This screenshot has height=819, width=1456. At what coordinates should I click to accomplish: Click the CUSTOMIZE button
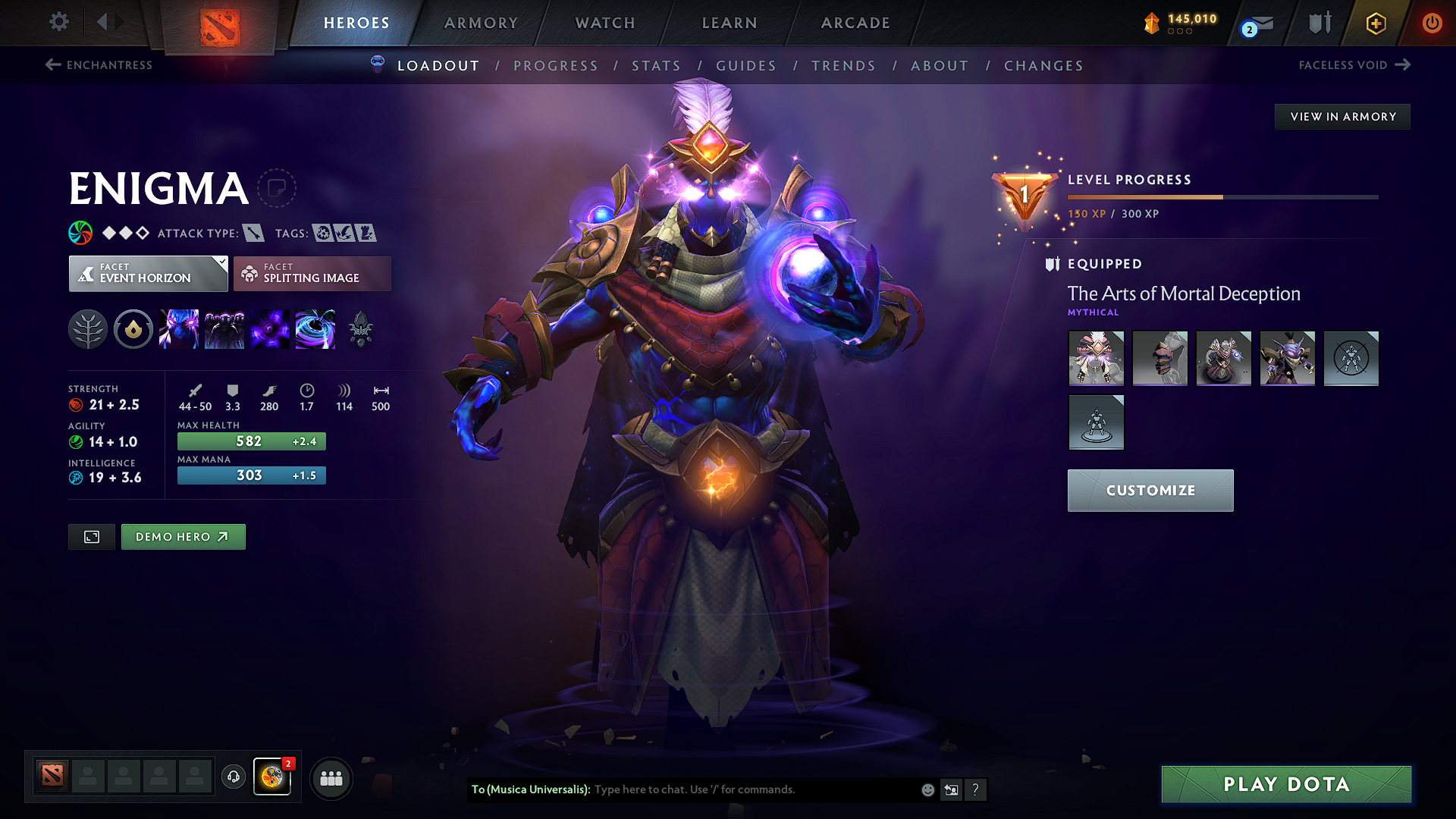(x=1150, y=490)
